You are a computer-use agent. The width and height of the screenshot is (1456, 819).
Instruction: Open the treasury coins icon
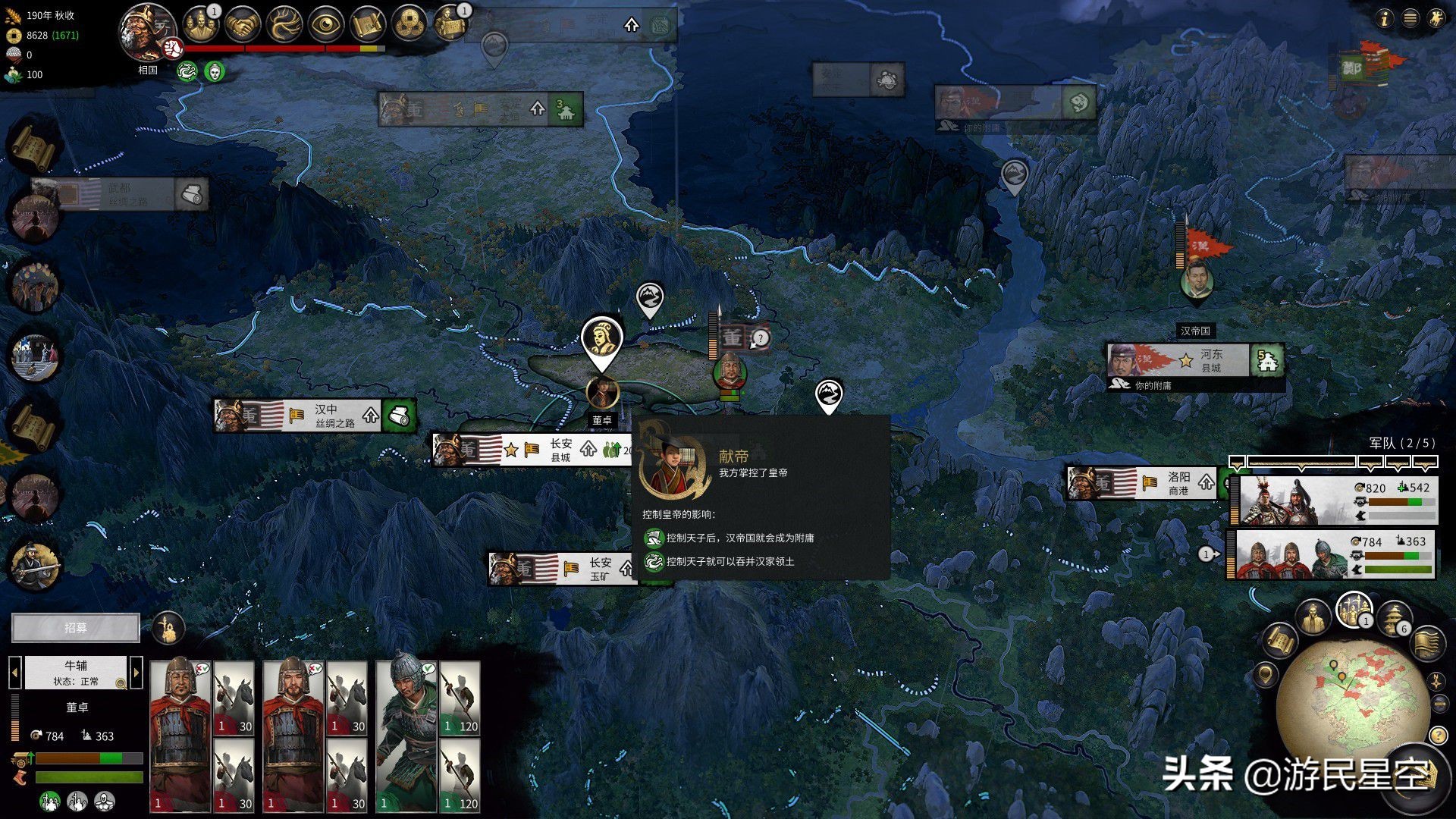coord(409,24)
